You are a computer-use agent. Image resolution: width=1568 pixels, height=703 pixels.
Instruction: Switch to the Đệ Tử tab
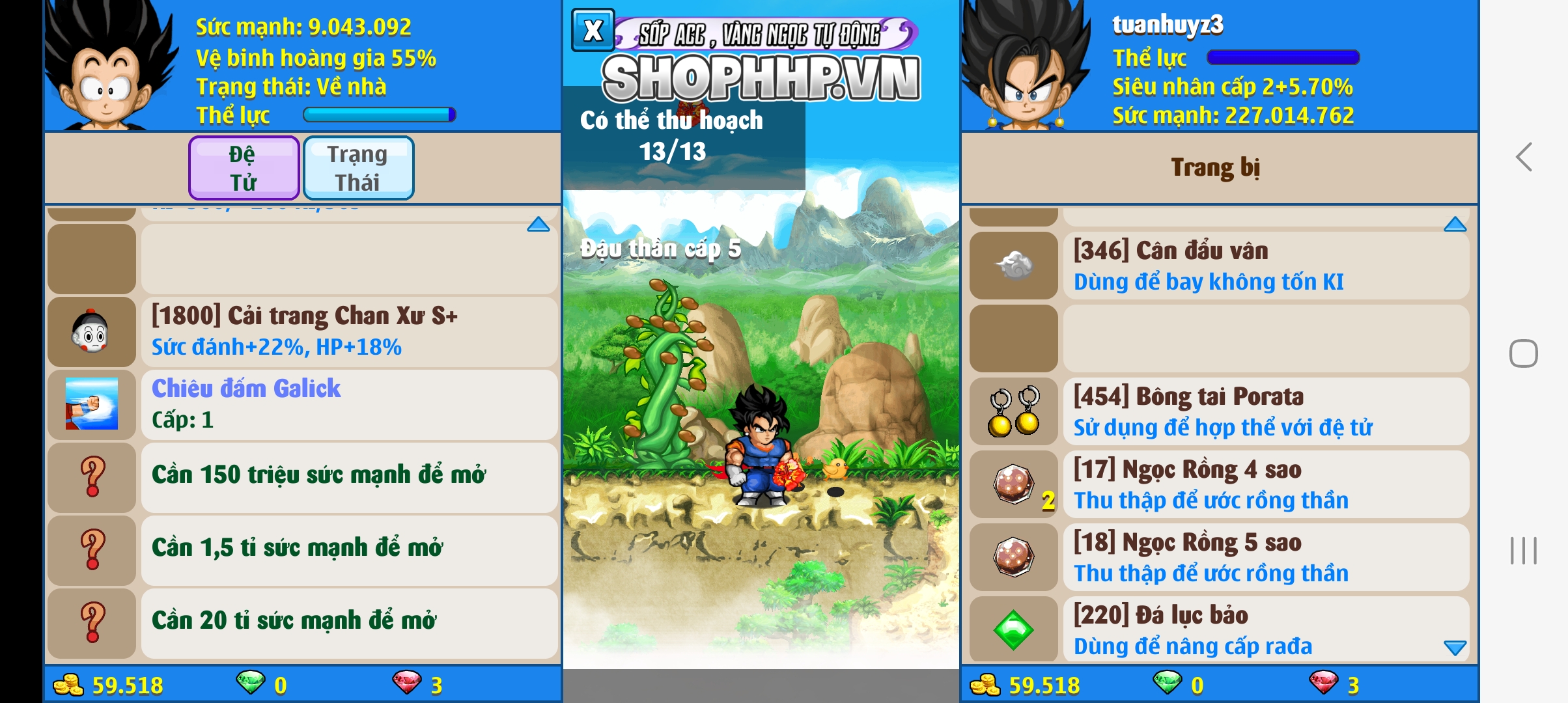[x=243, y=167]
